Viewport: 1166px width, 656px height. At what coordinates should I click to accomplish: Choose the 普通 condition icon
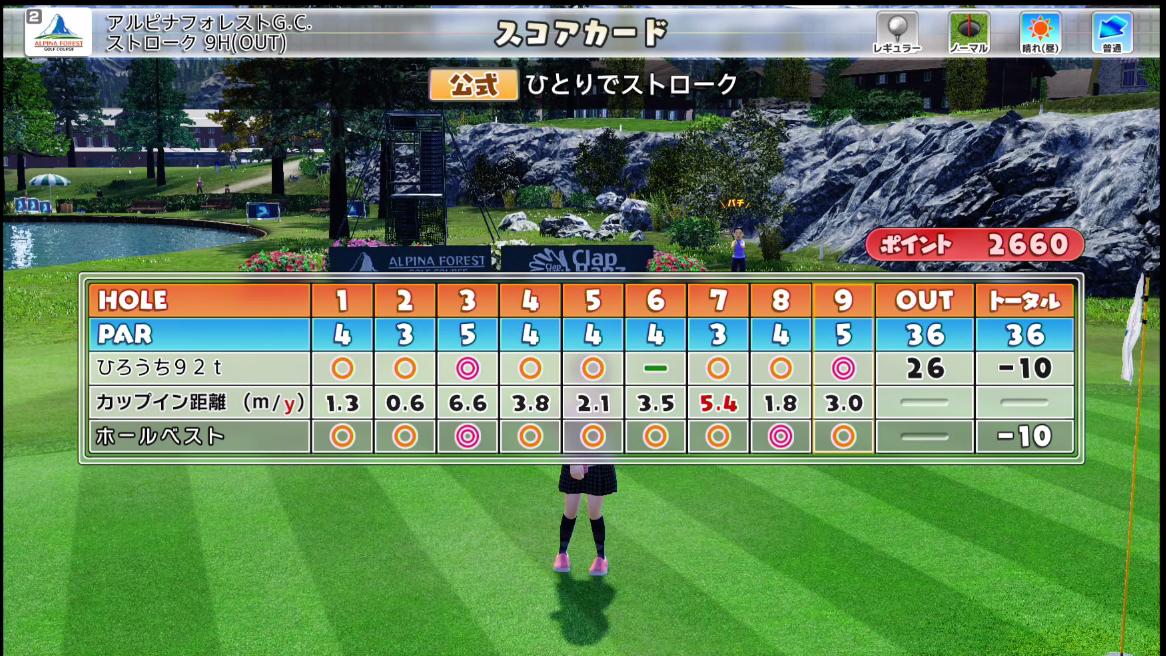click(1111, 32)
